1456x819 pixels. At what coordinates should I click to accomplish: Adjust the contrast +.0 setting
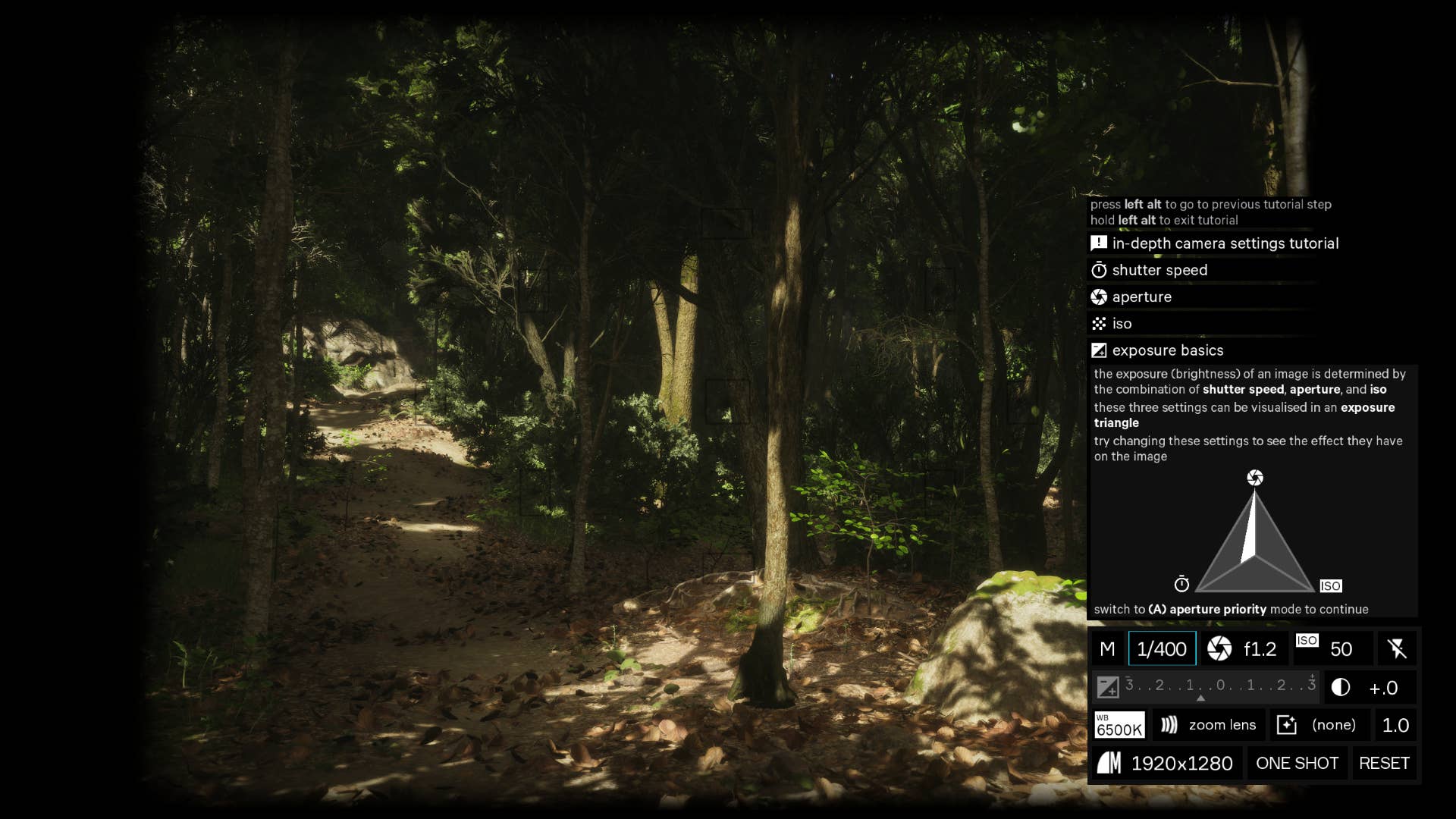pyautogui.click(x=1370, y=688)
